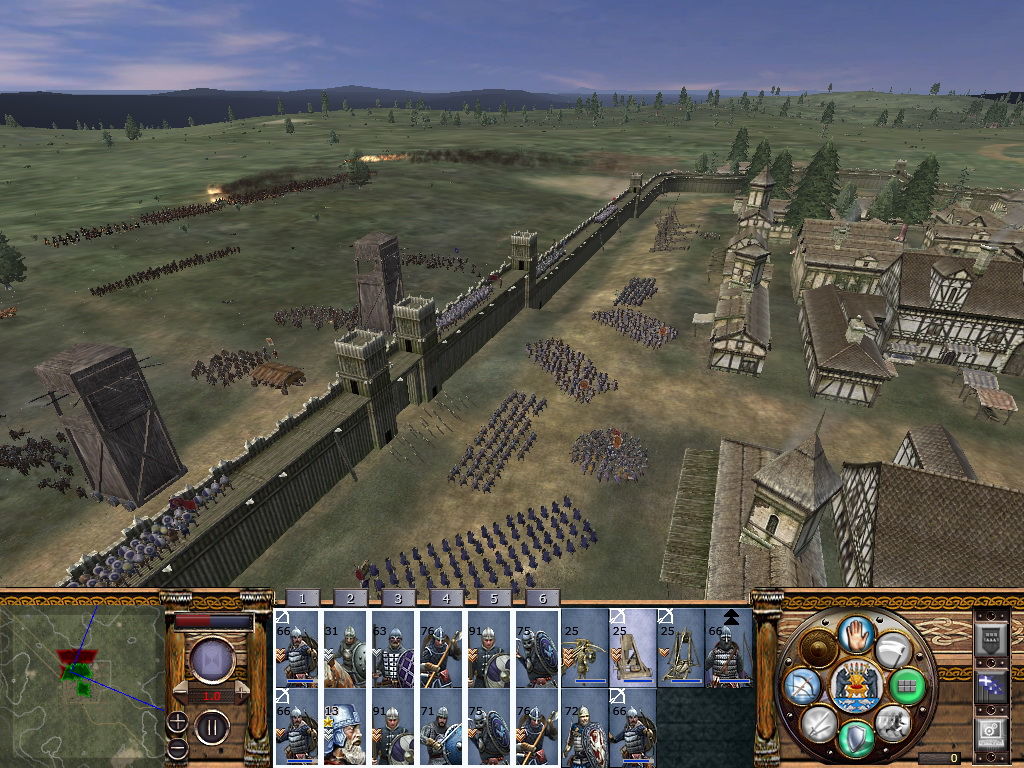Pause the battle
Viewport: 1024px width, 768px height.
(x=212, y=725)
